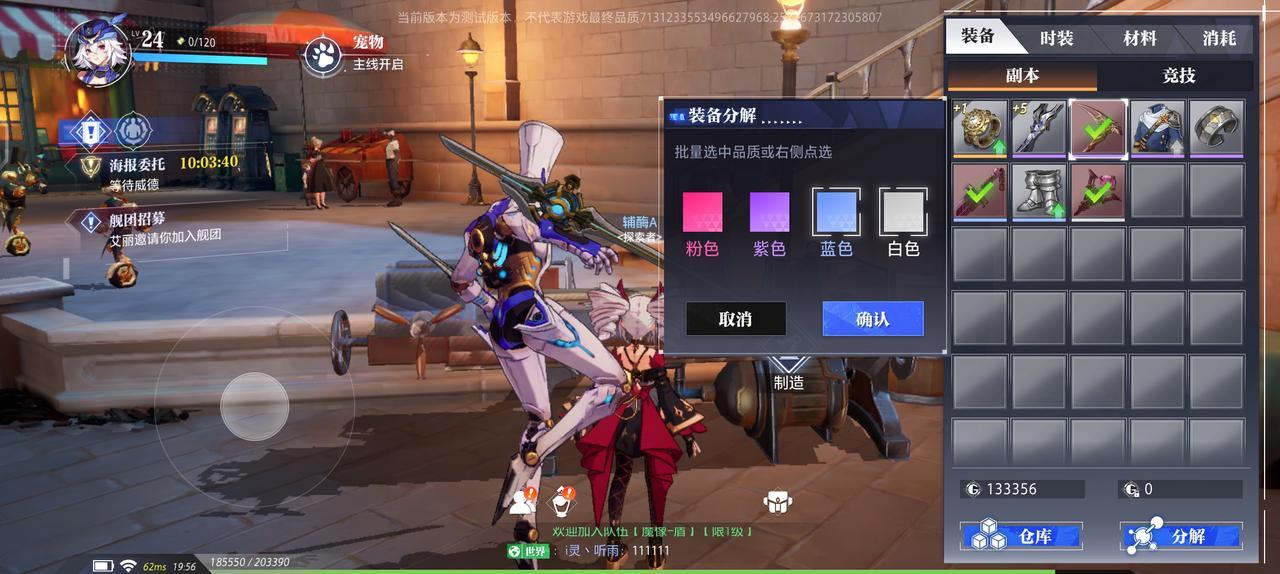
Task: Choose the pink 粉色 quality swatch
Action: [702, 212]
